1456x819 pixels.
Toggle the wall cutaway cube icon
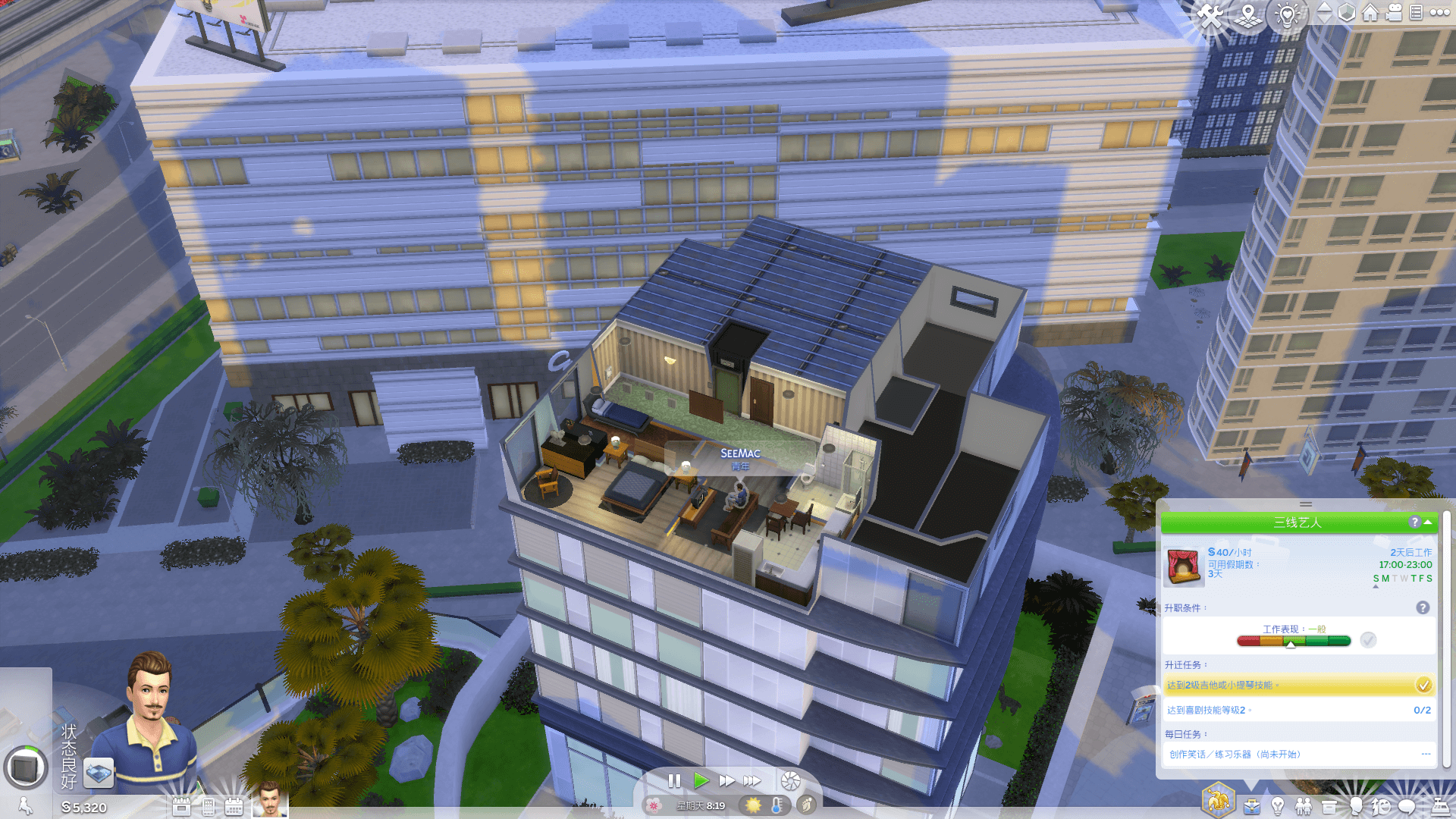point(1346,13)
